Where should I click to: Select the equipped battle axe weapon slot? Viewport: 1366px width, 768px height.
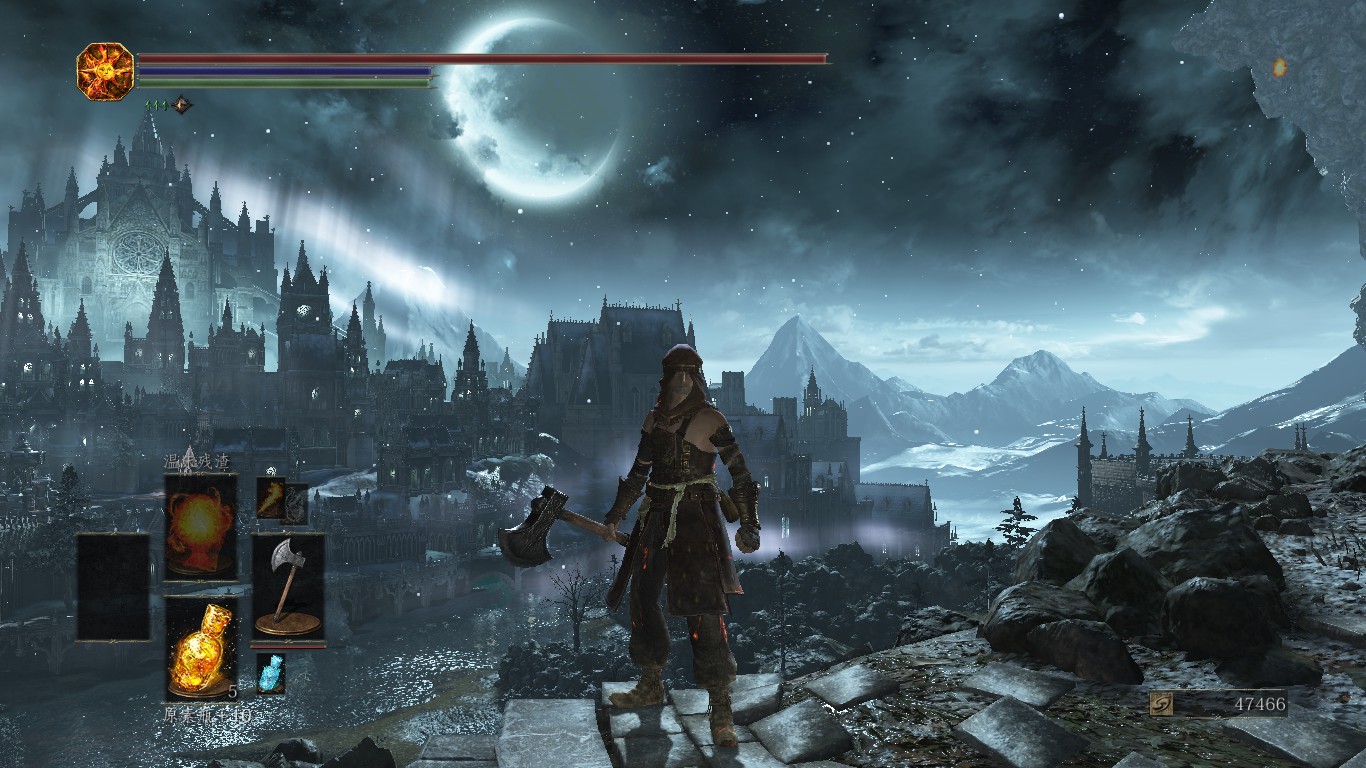tap(288, 585)
